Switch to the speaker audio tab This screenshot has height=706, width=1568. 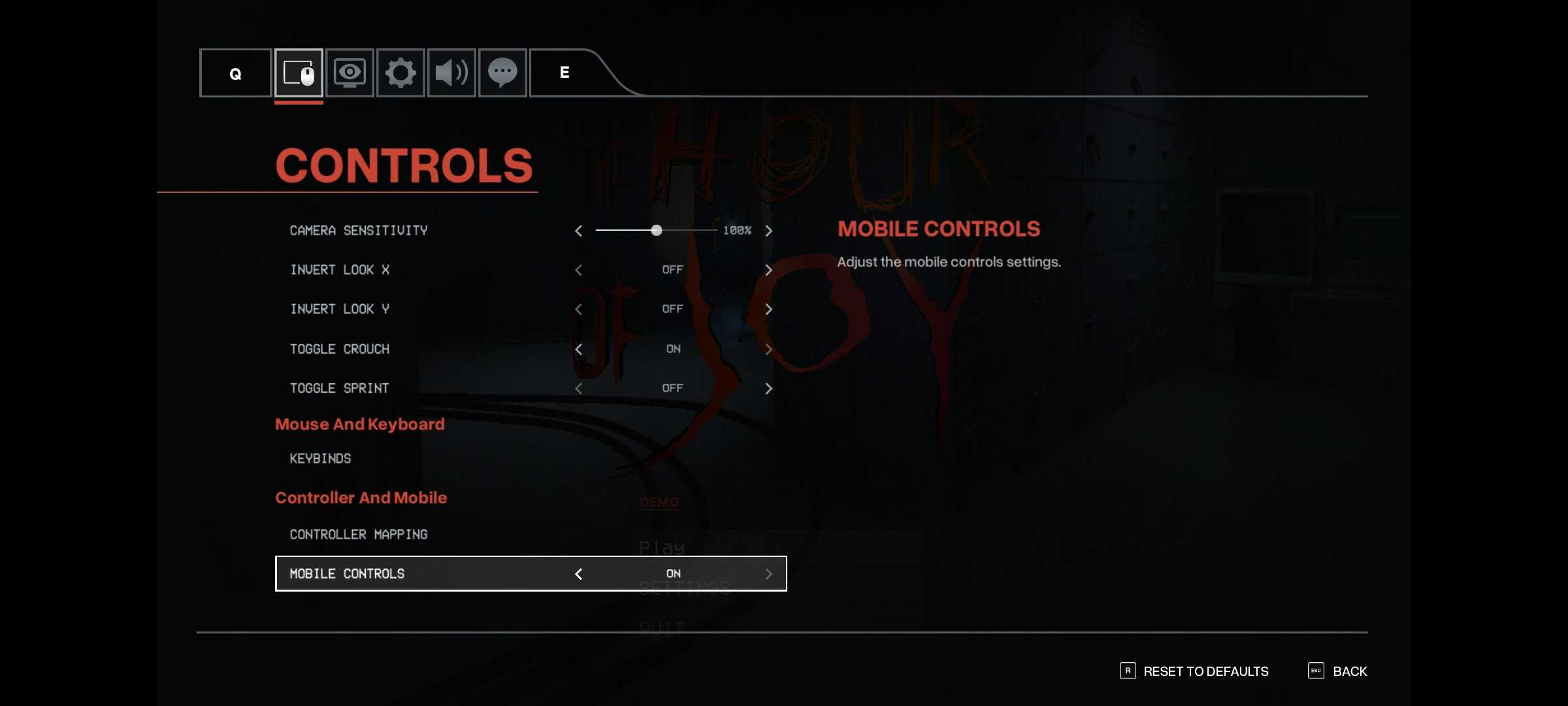pyautogui.click(x=451, y=73)
